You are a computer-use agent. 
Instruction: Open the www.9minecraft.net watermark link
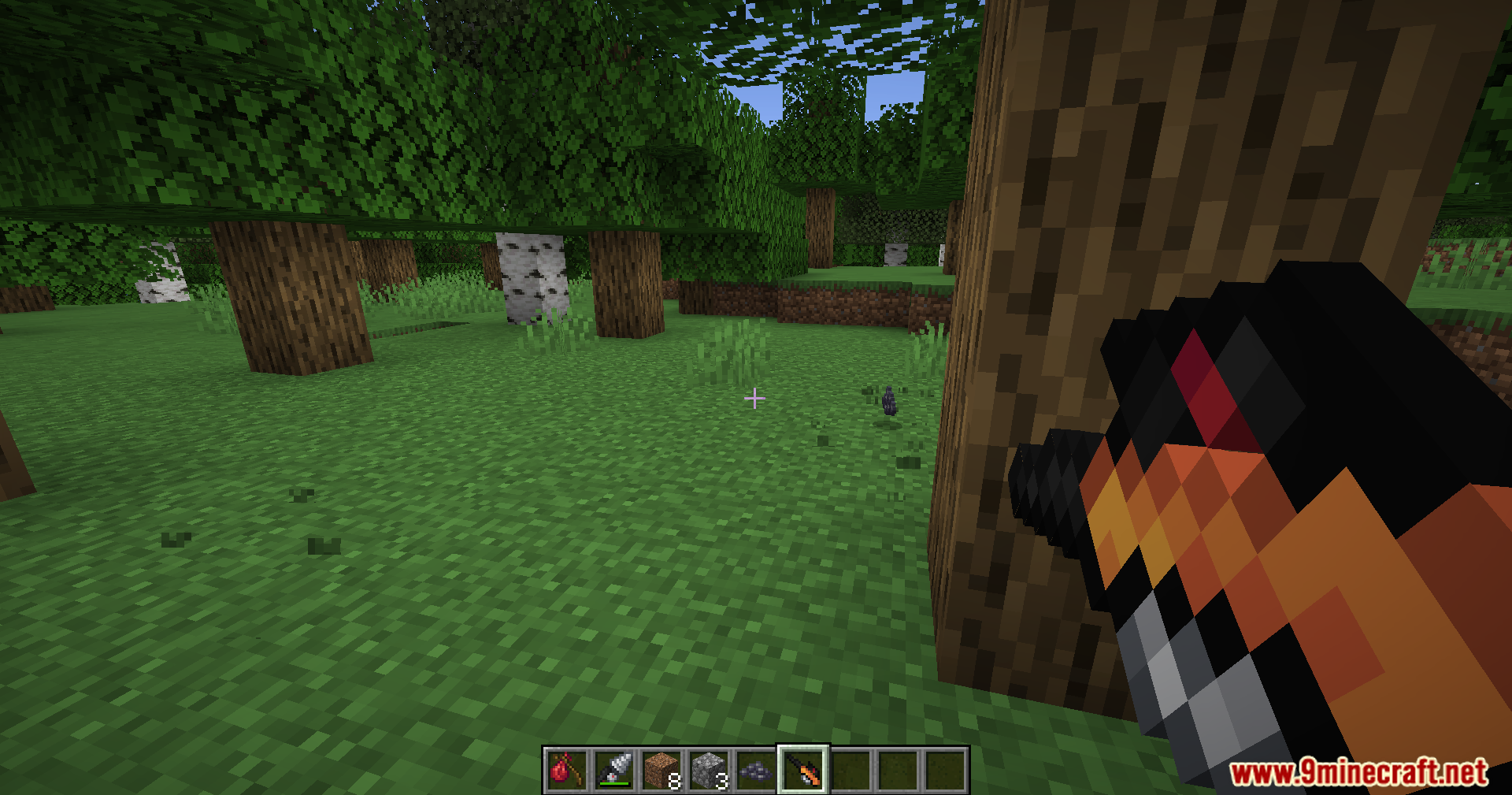click(1358, 772)
